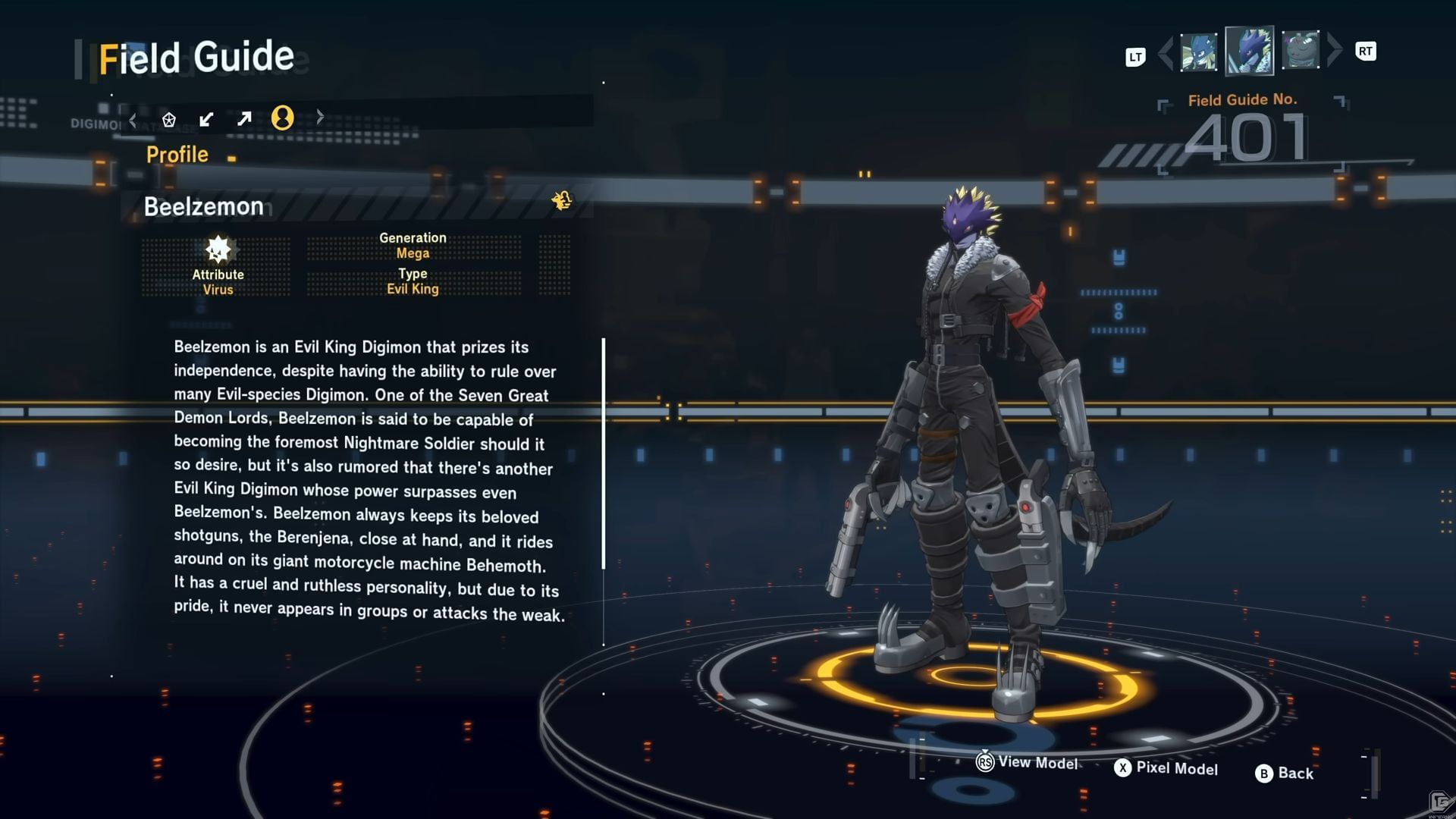Click the right arrow beside the tab icons
The image size is (1456, 819).
pyautogui.click(x=320, y=117)
